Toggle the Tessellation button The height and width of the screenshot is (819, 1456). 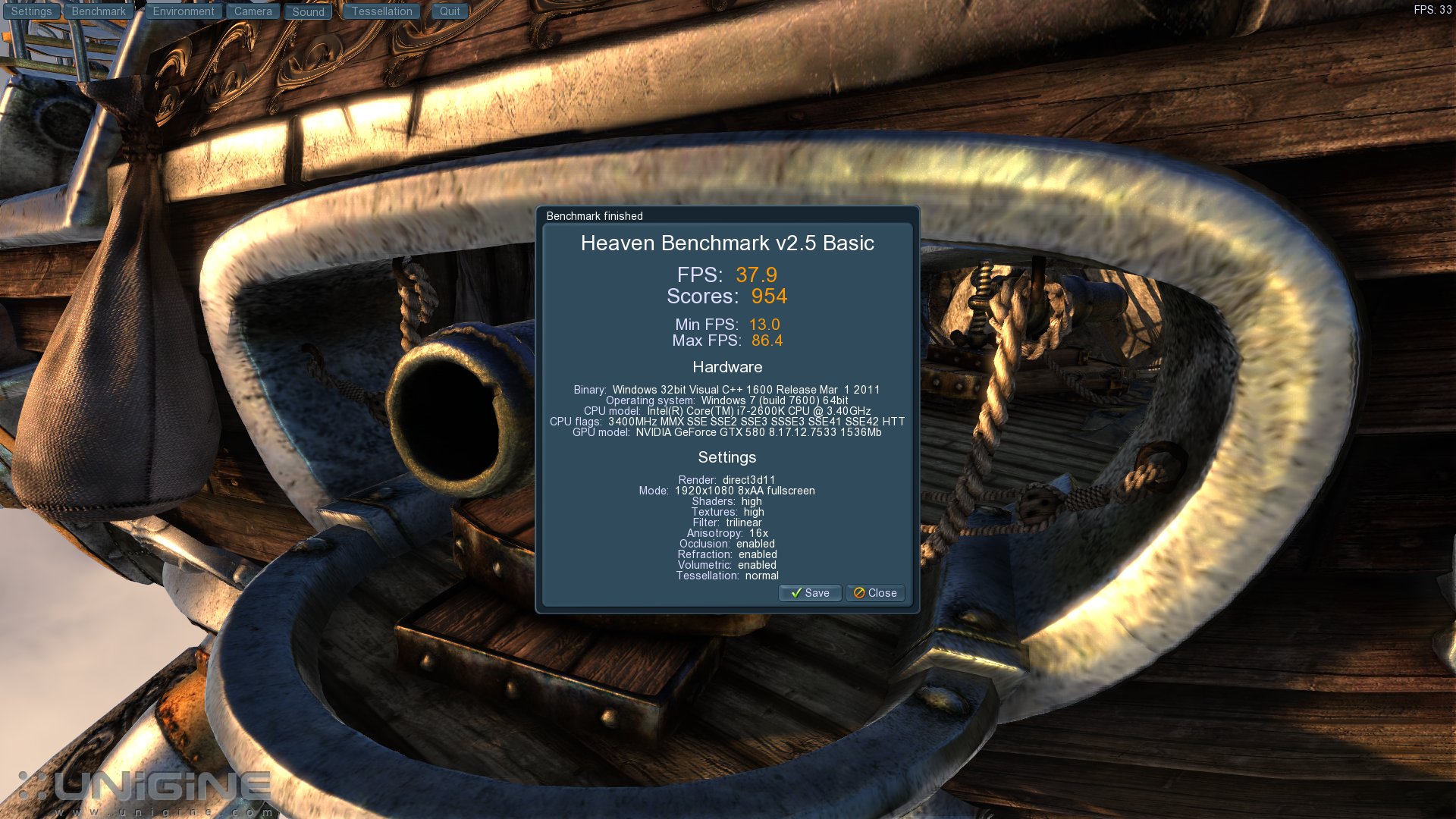381,11
